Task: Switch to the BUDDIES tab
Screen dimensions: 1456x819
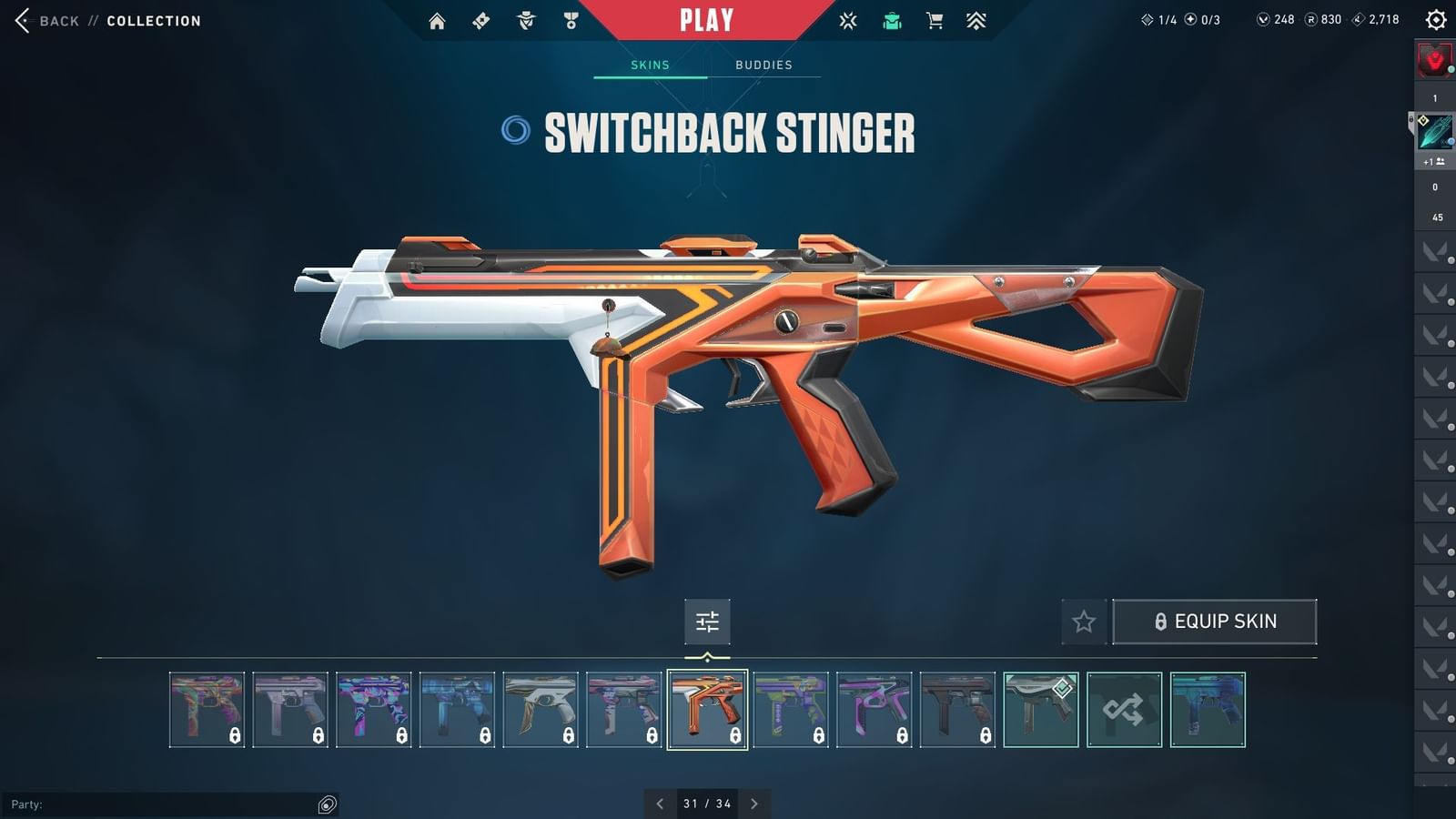Action: [x=764, y=65]
